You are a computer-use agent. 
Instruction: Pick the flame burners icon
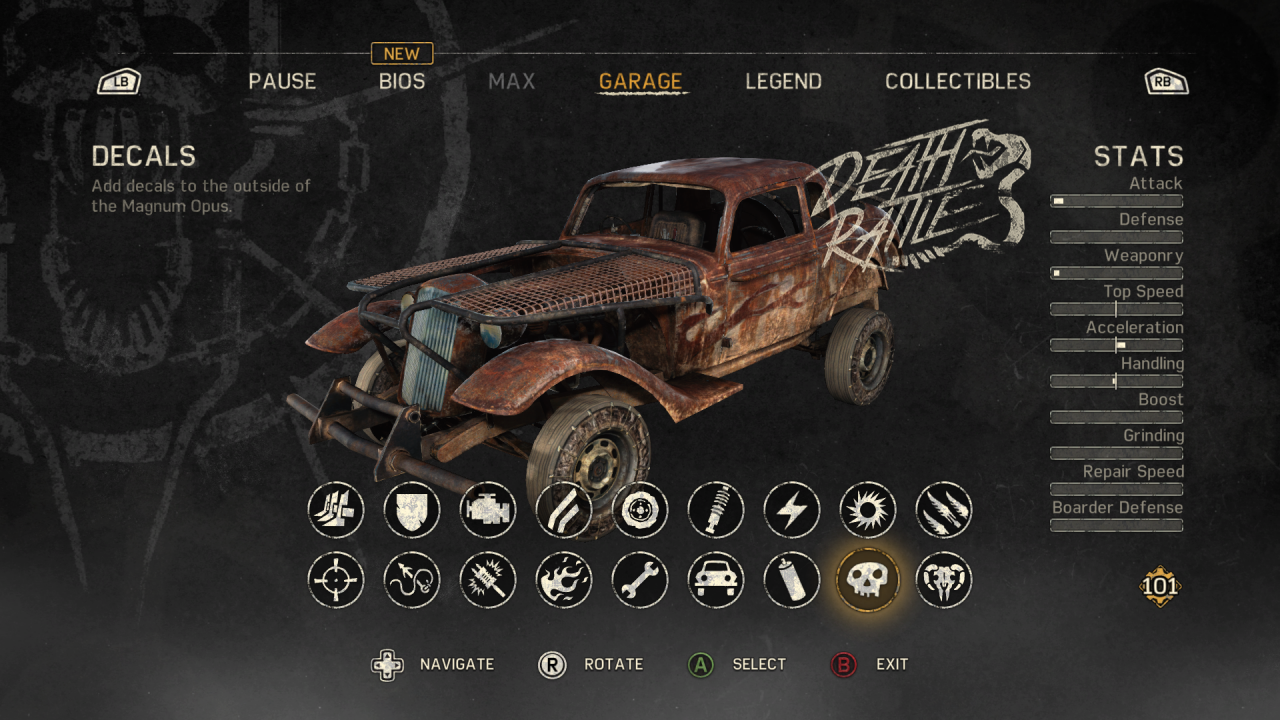coord(564,580)
